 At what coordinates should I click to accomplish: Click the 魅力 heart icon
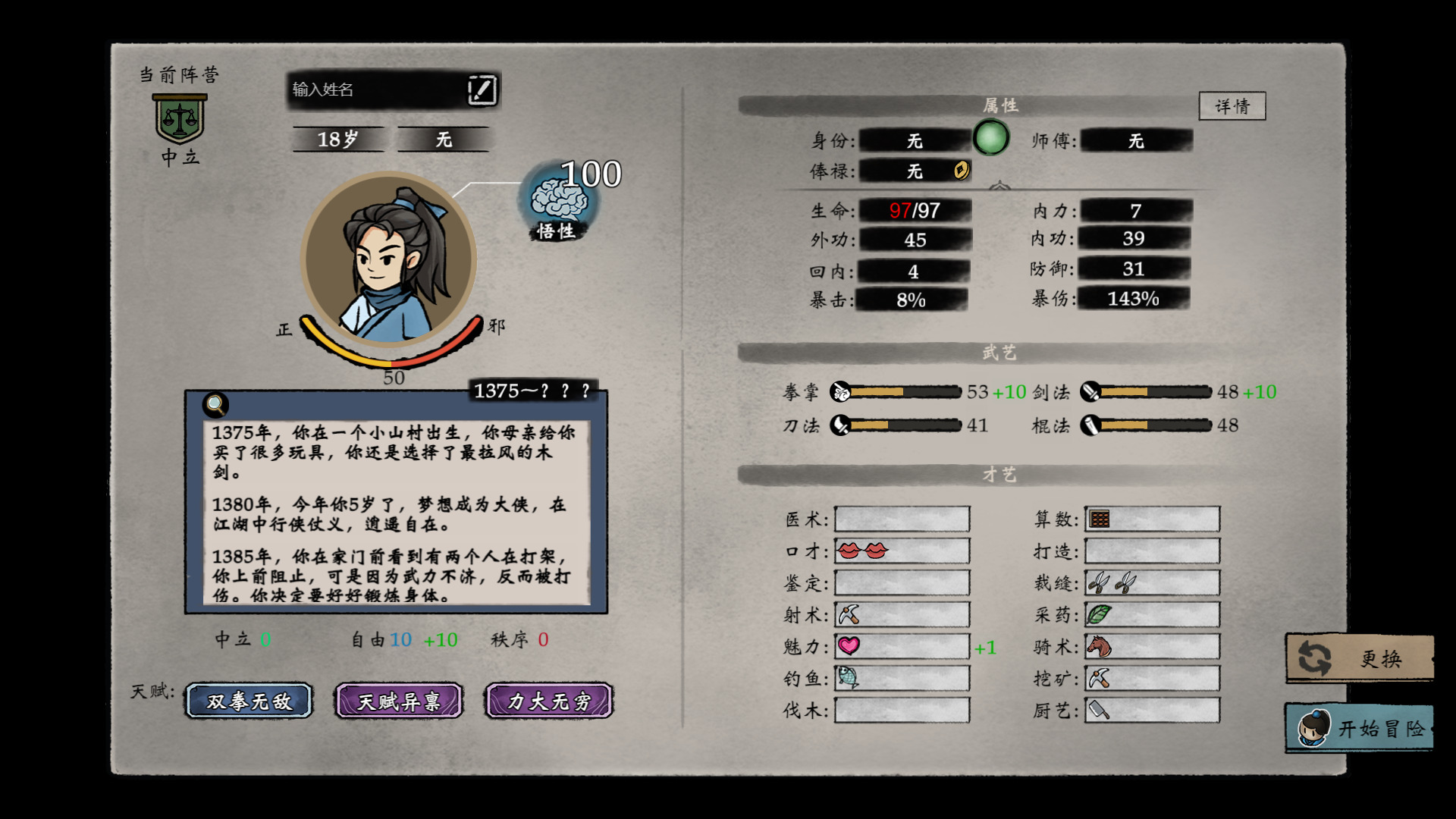[849, 646]
